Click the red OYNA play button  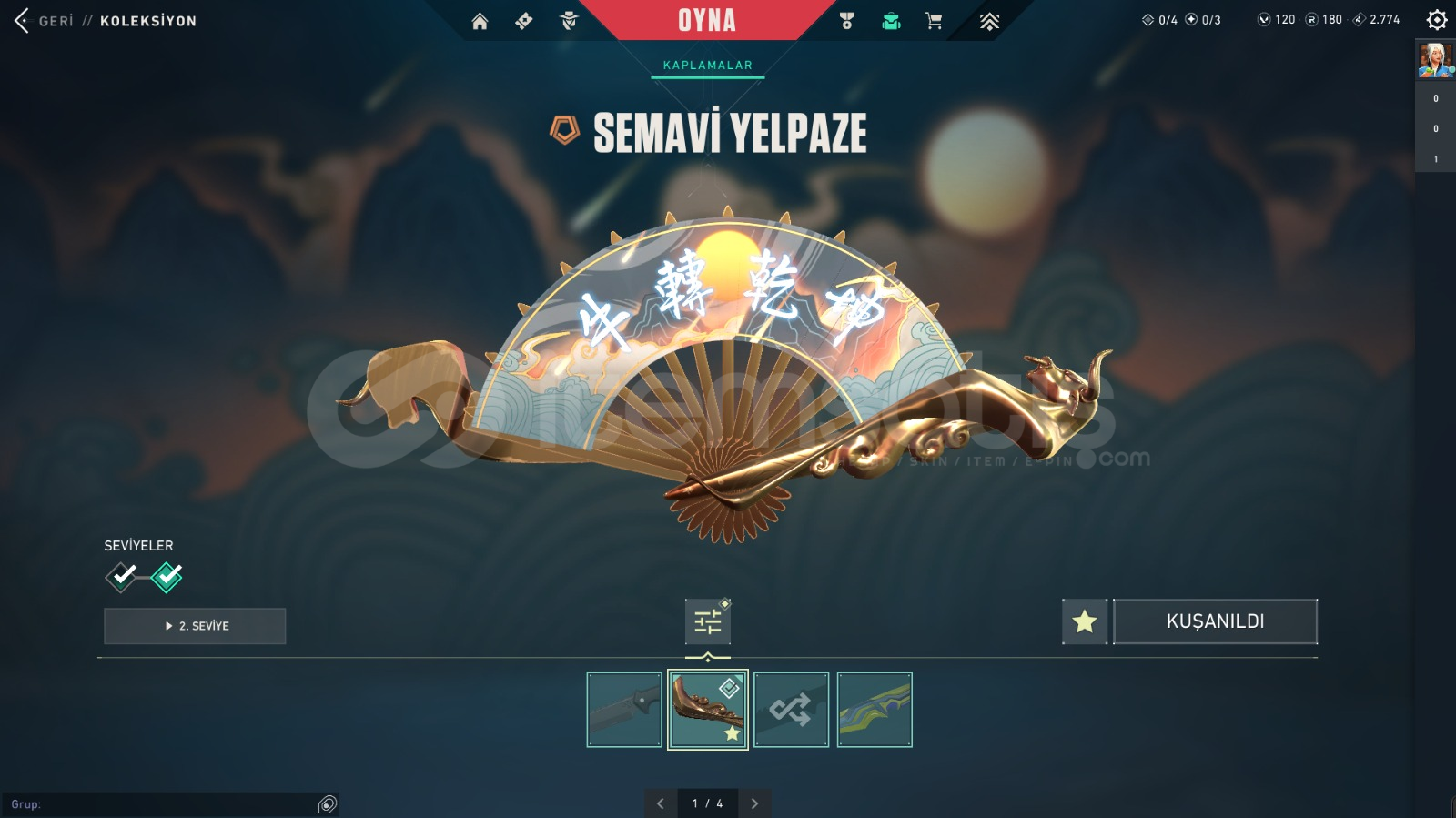(706, 20)
